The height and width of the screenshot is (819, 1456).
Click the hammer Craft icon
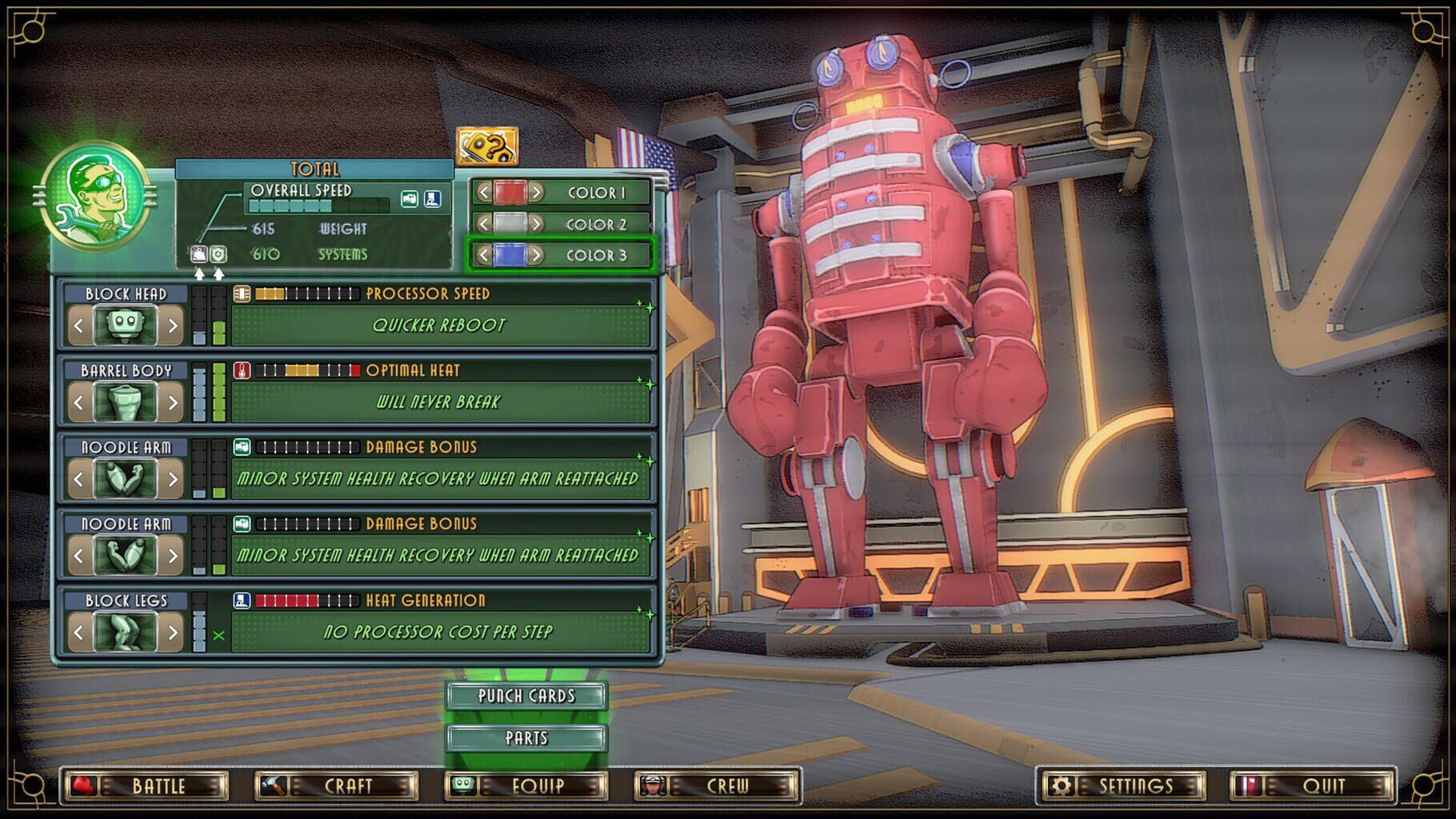tap(272, 785)
